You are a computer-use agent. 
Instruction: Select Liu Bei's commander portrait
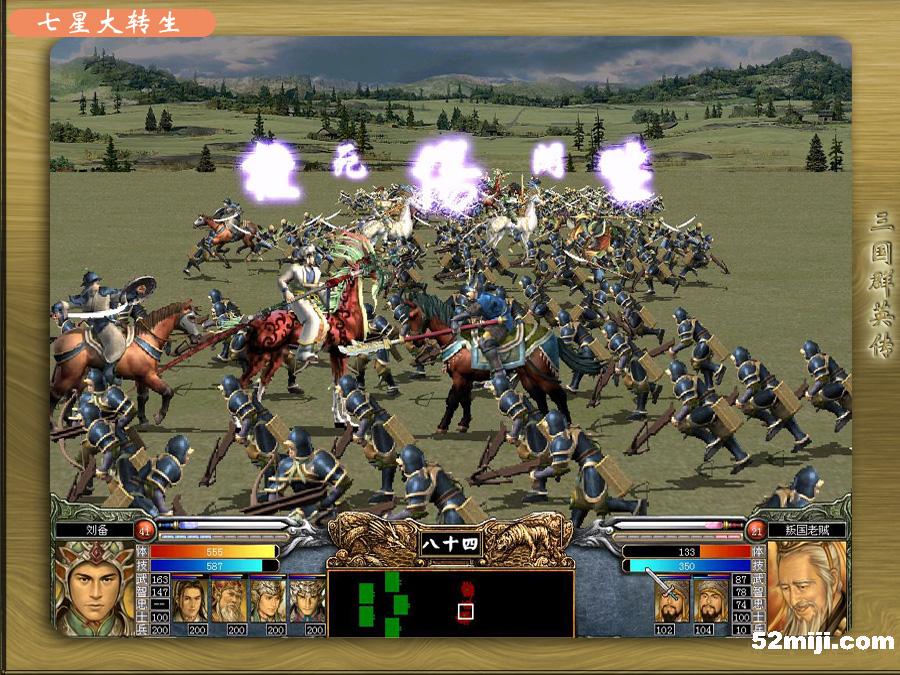click(92, 588)
